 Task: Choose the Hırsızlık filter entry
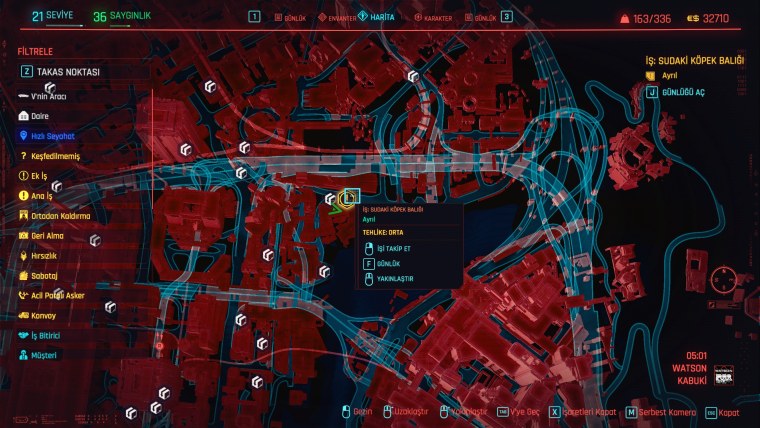tap(45, 256)
